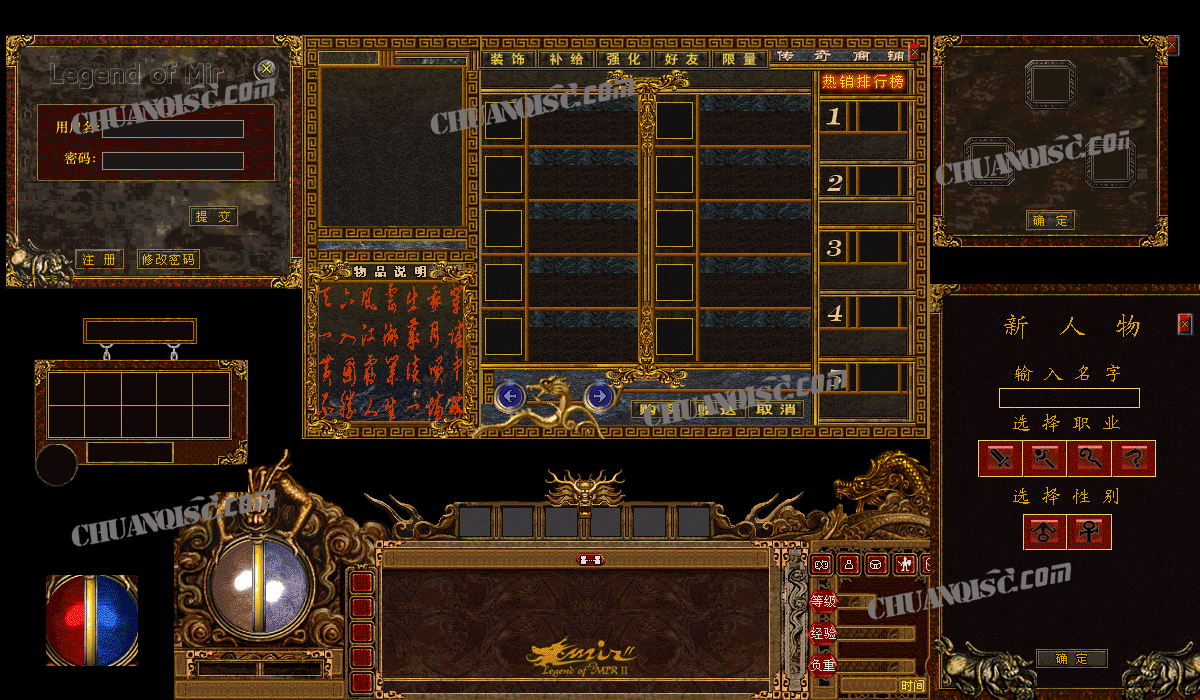Close the 传奇商铺 shop window
Image resolution: width=1200 pixels, height=700 pixels.
914,52
